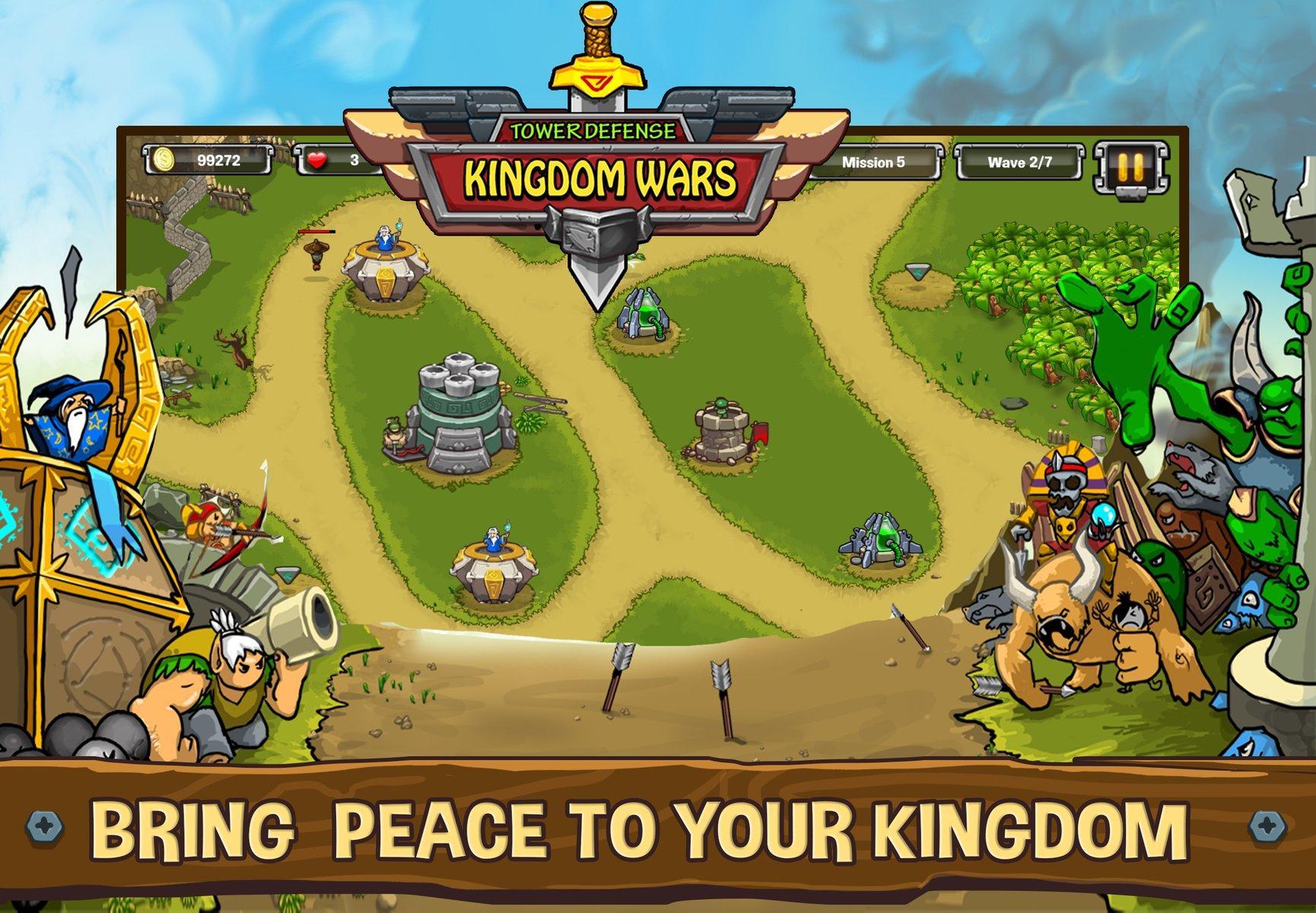Select the wizard tower at bottom left path
The image size is (1316, 913).
coord(494,555)
